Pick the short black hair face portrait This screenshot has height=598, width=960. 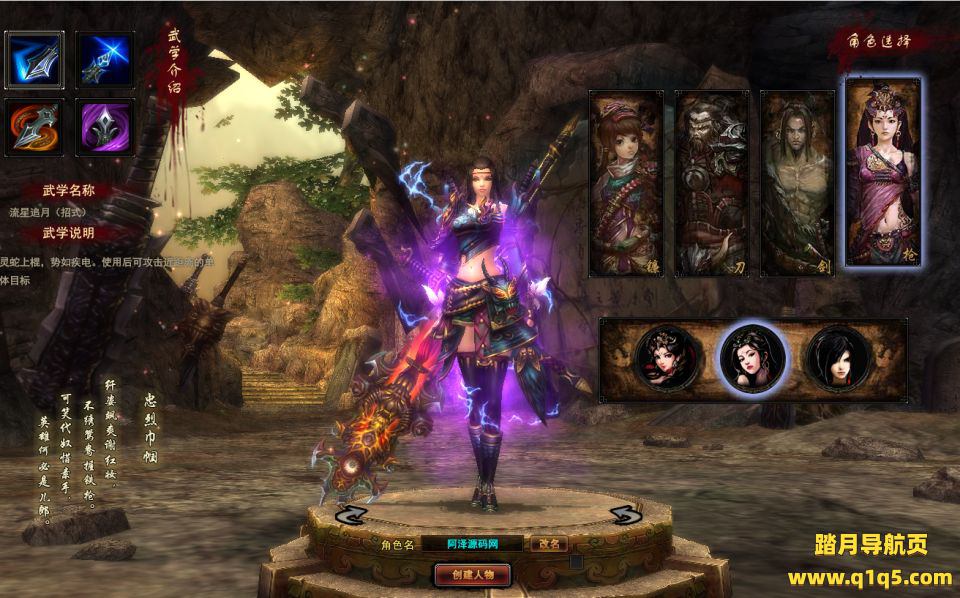tap(838, 359)
